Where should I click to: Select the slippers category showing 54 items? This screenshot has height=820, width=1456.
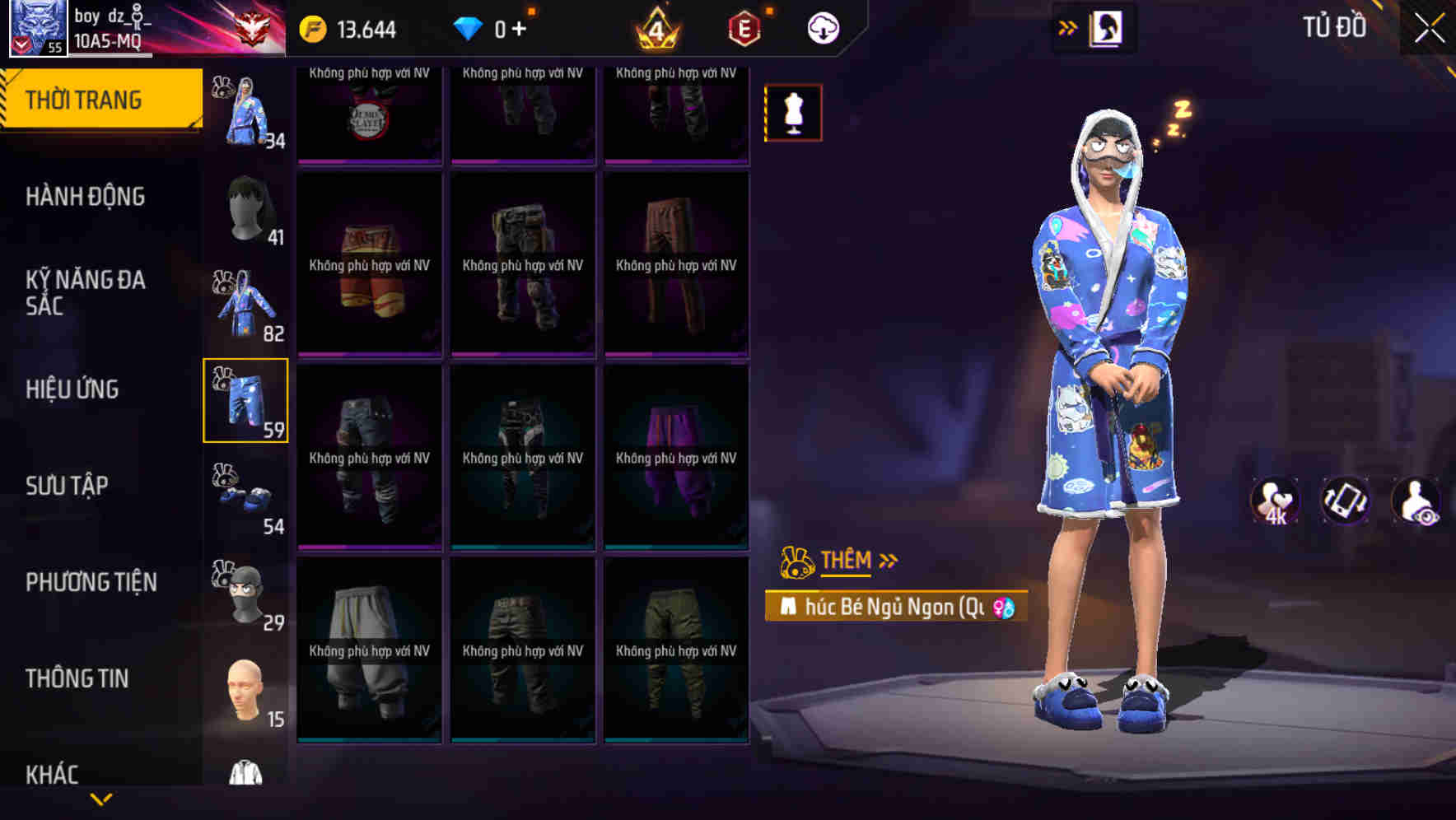(245, 495)
